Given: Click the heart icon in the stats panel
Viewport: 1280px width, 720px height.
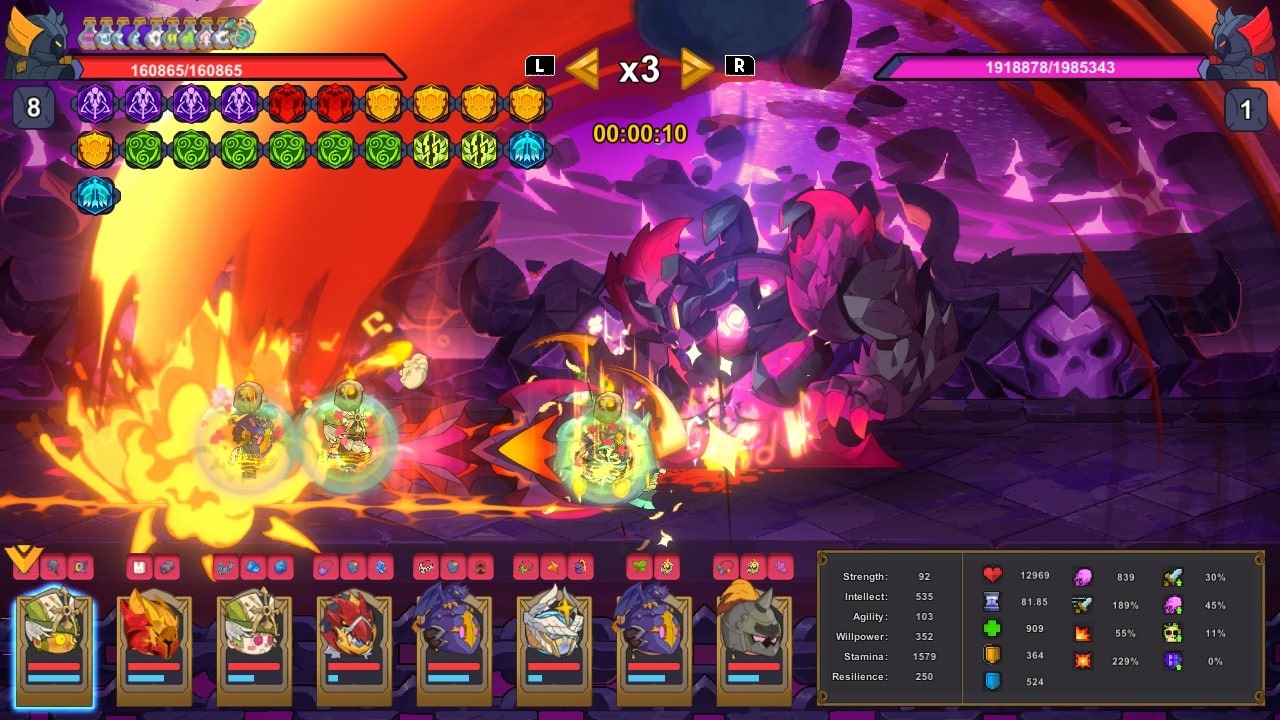Looking at the screenshot, I should (993, 575).
